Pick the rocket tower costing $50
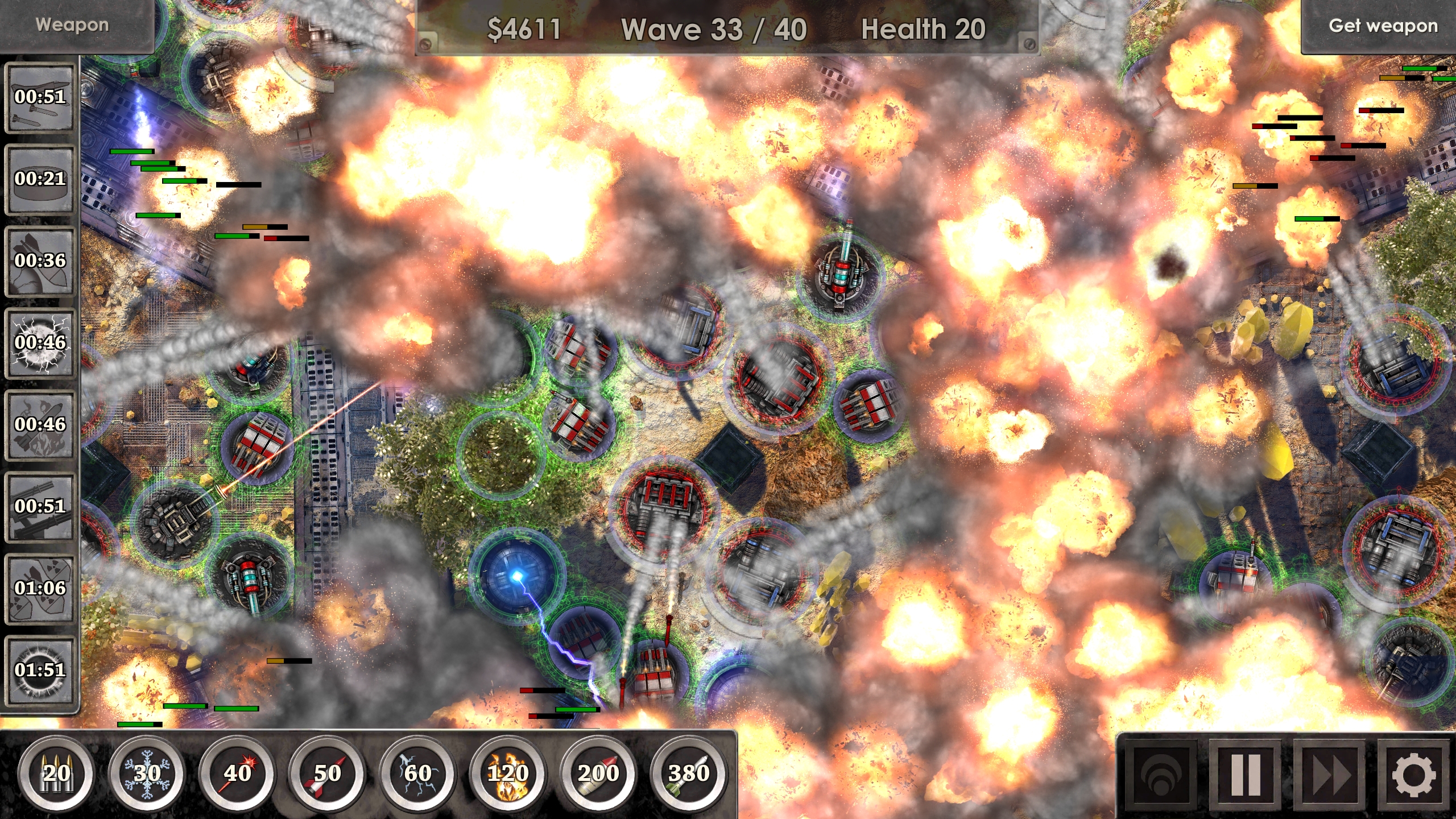The width and height of the screenshot is (1456, 819). click(x=329, y=774)
